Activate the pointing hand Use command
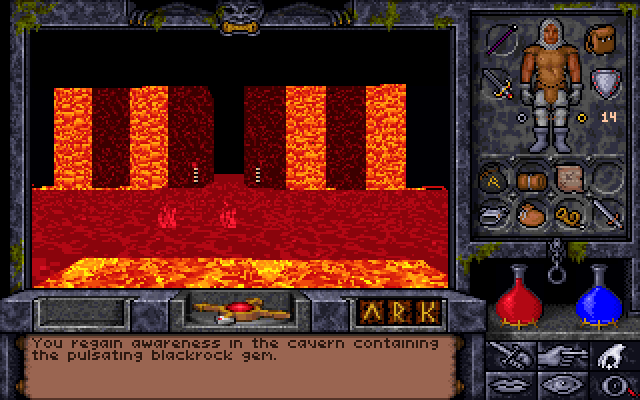Screen dimensions: 640x400 (x=558, y=353)
